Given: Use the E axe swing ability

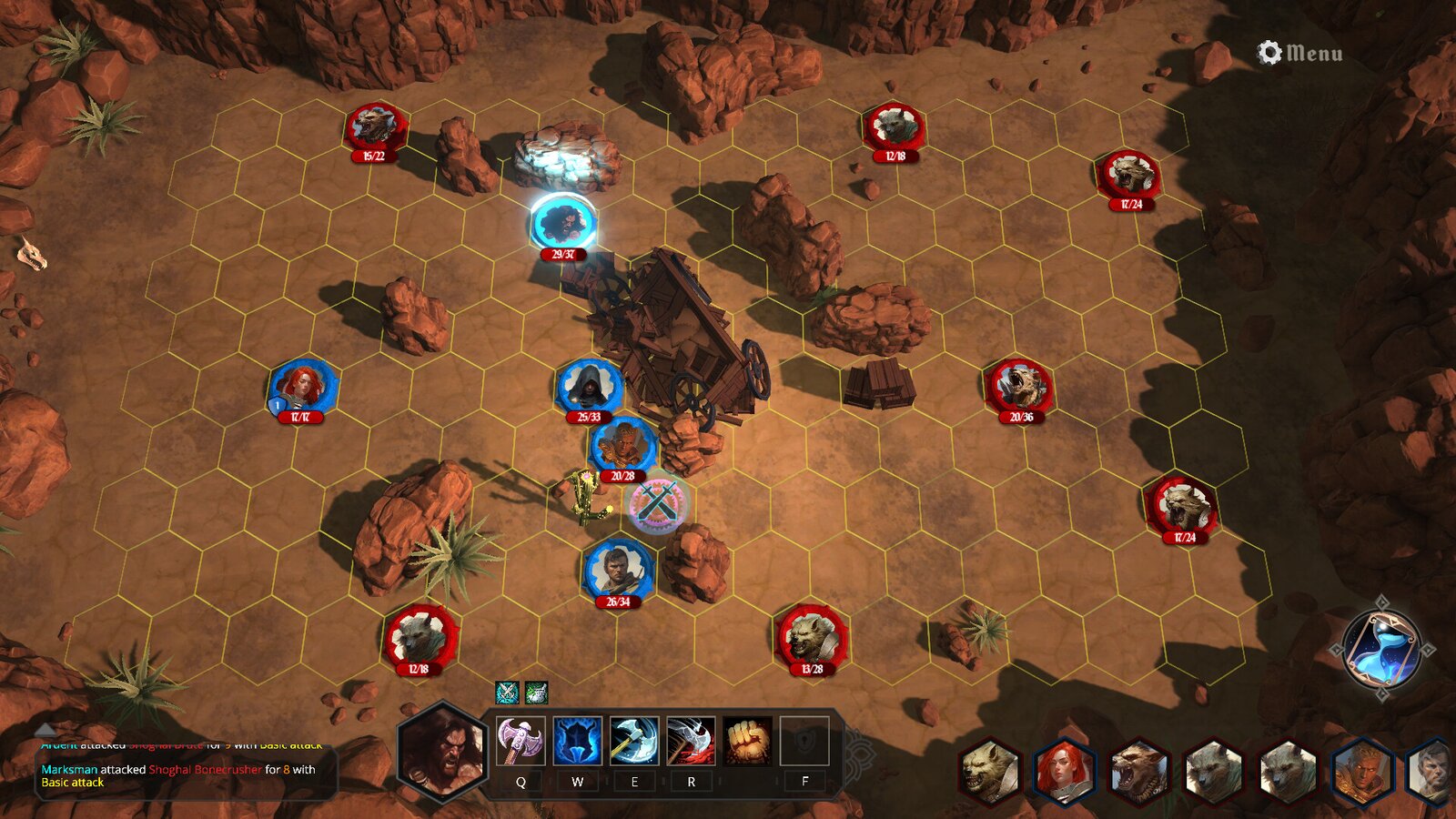Looking at the screenshot, I should tap(633, 739).
